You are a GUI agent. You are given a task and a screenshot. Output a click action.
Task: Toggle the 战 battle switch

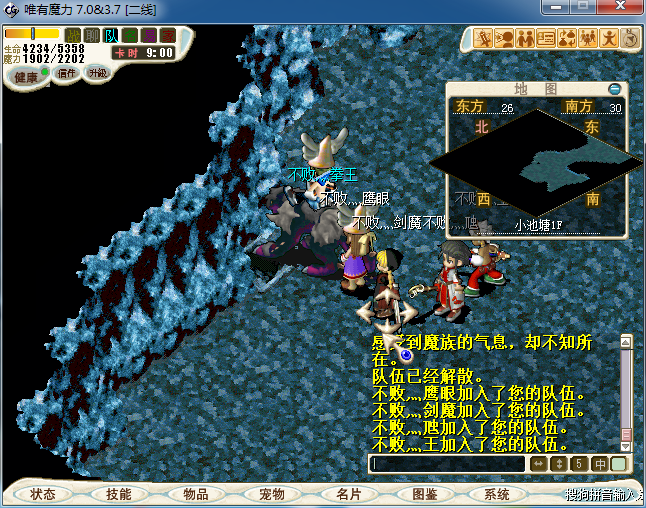click(x=73, y=36)
